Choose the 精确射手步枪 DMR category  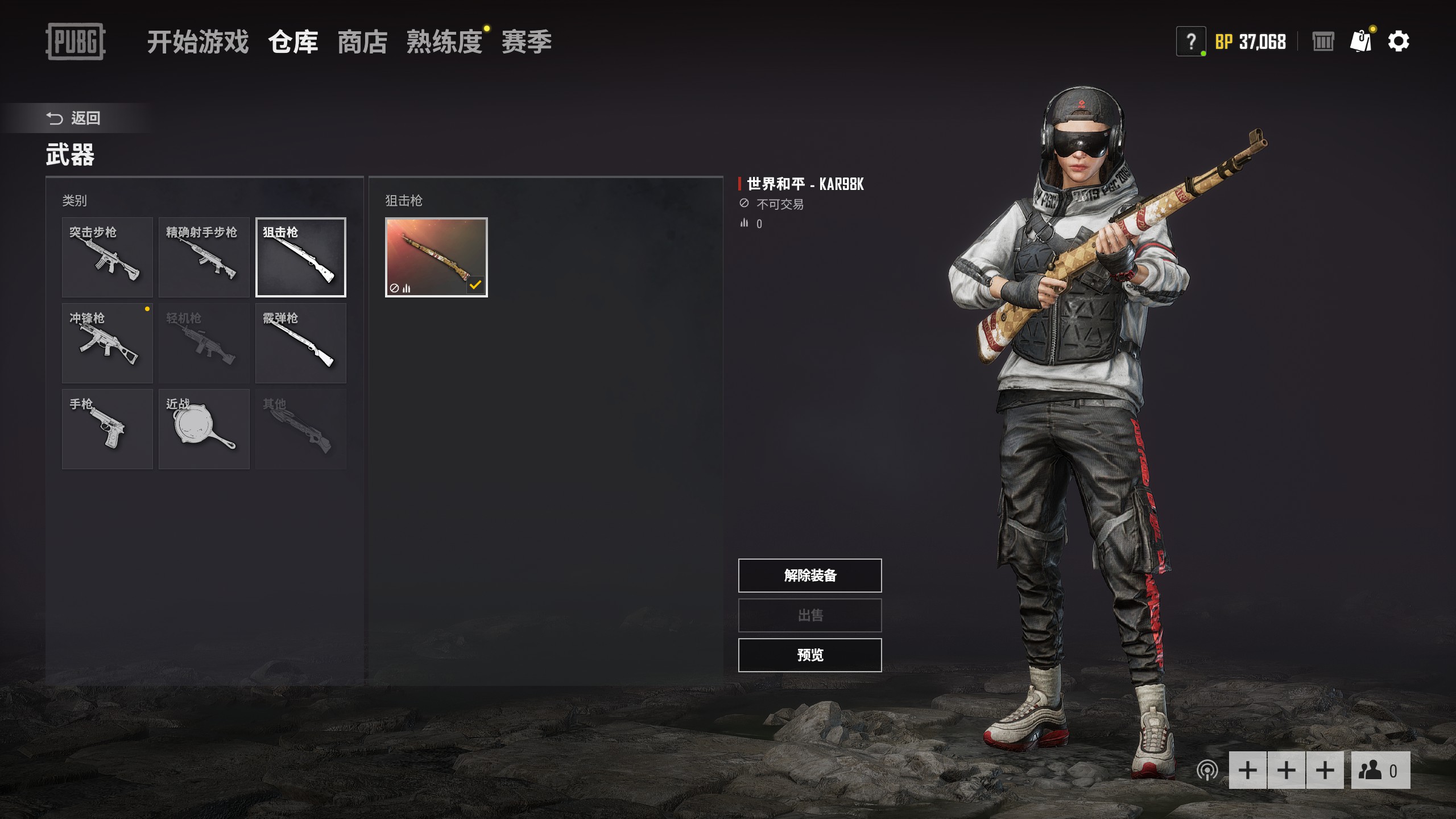pos(204,257)
